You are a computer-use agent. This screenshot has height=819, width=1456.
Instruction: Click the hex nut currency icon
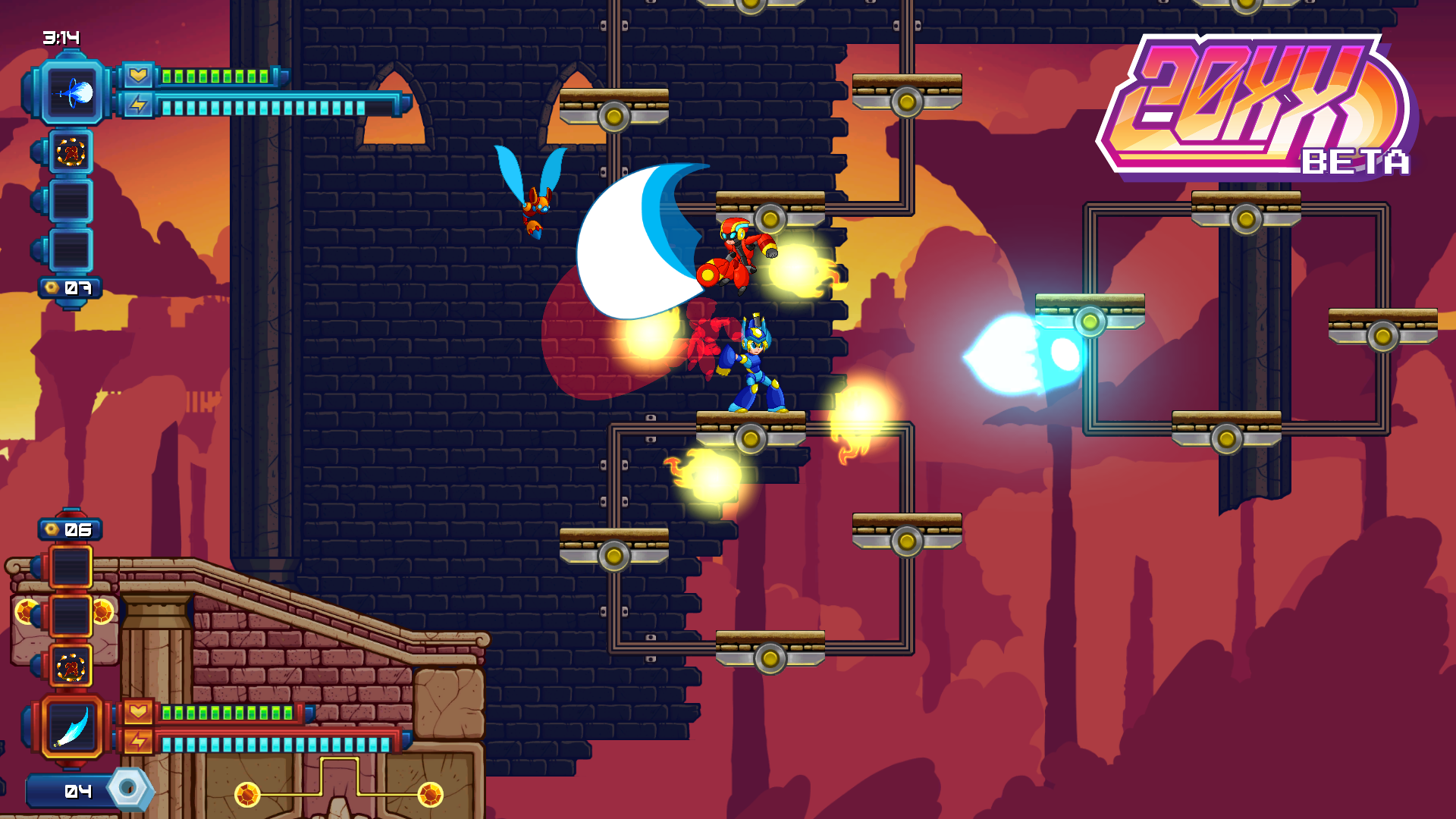pos(128,789)
